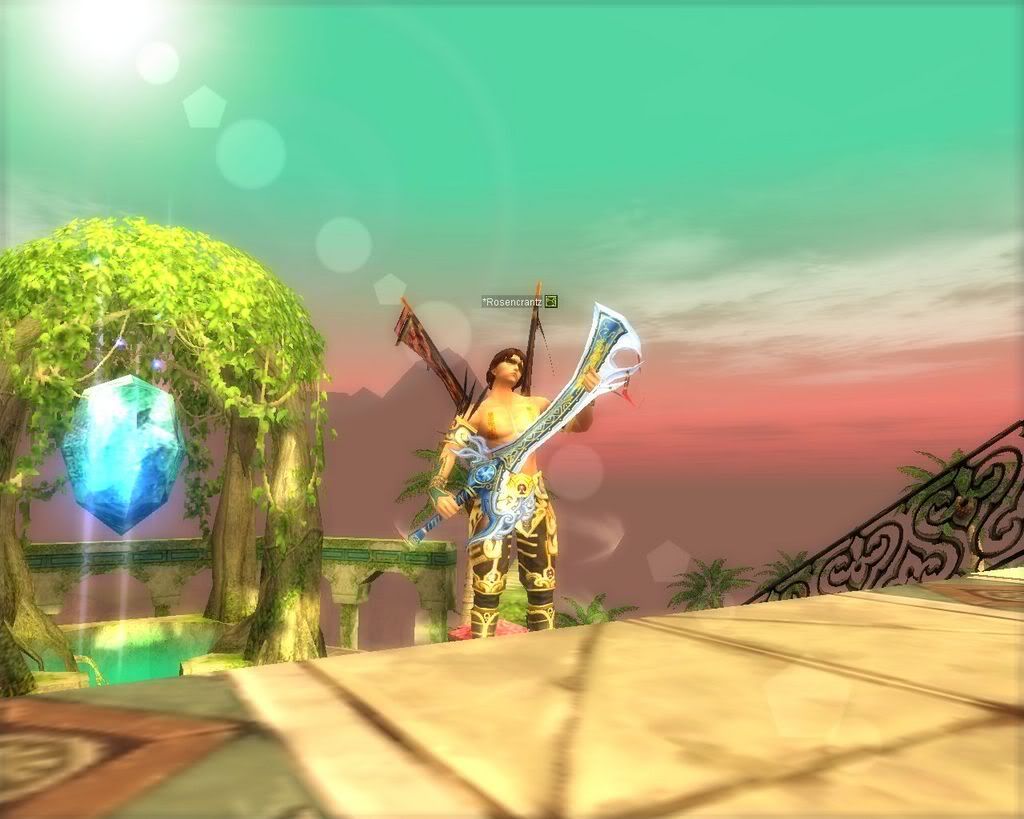Click the Rosencrantz player nameplate

click(512, 301)
